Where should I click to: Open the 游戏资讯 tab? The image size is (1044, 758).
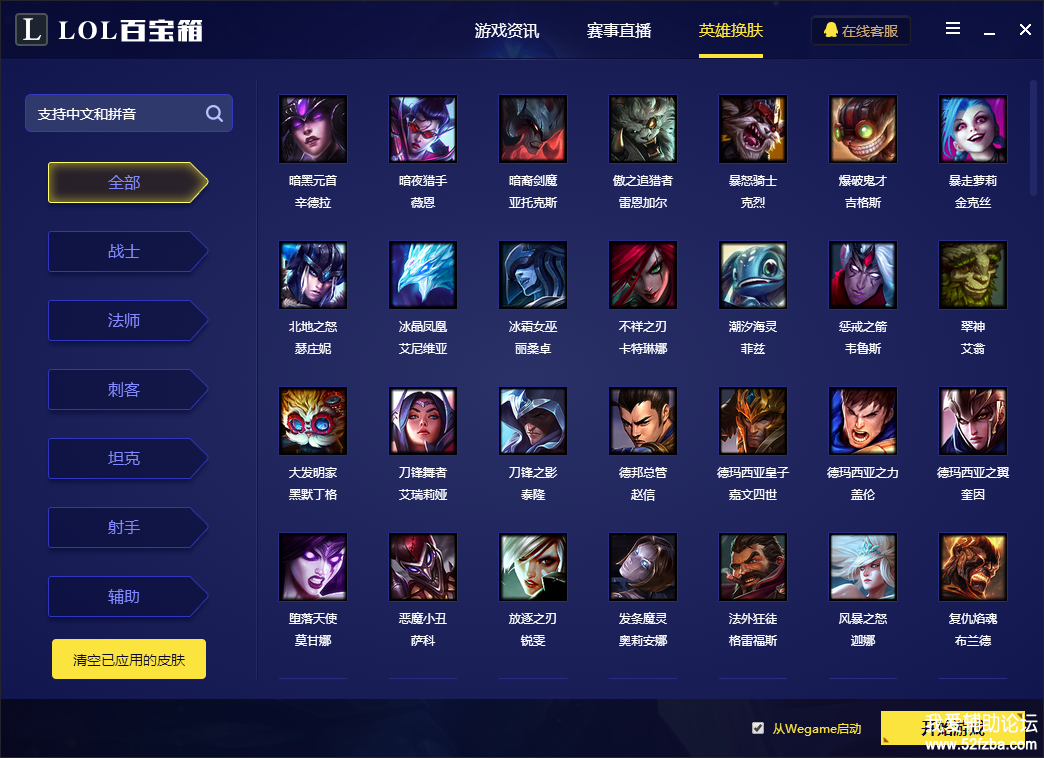pos(506,31)
